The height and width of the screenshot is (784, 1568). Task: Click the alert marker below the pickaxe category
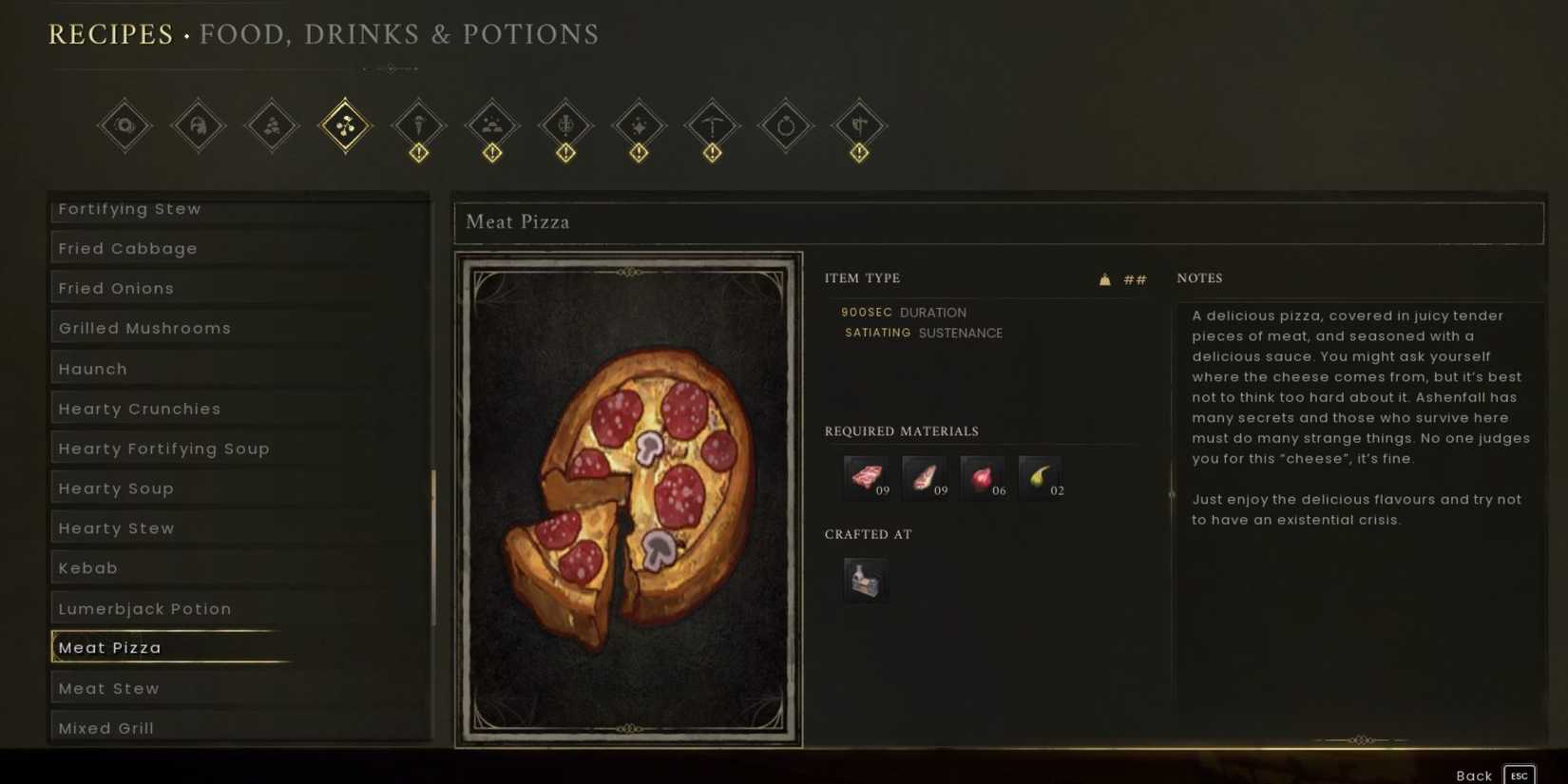point(712,151)
